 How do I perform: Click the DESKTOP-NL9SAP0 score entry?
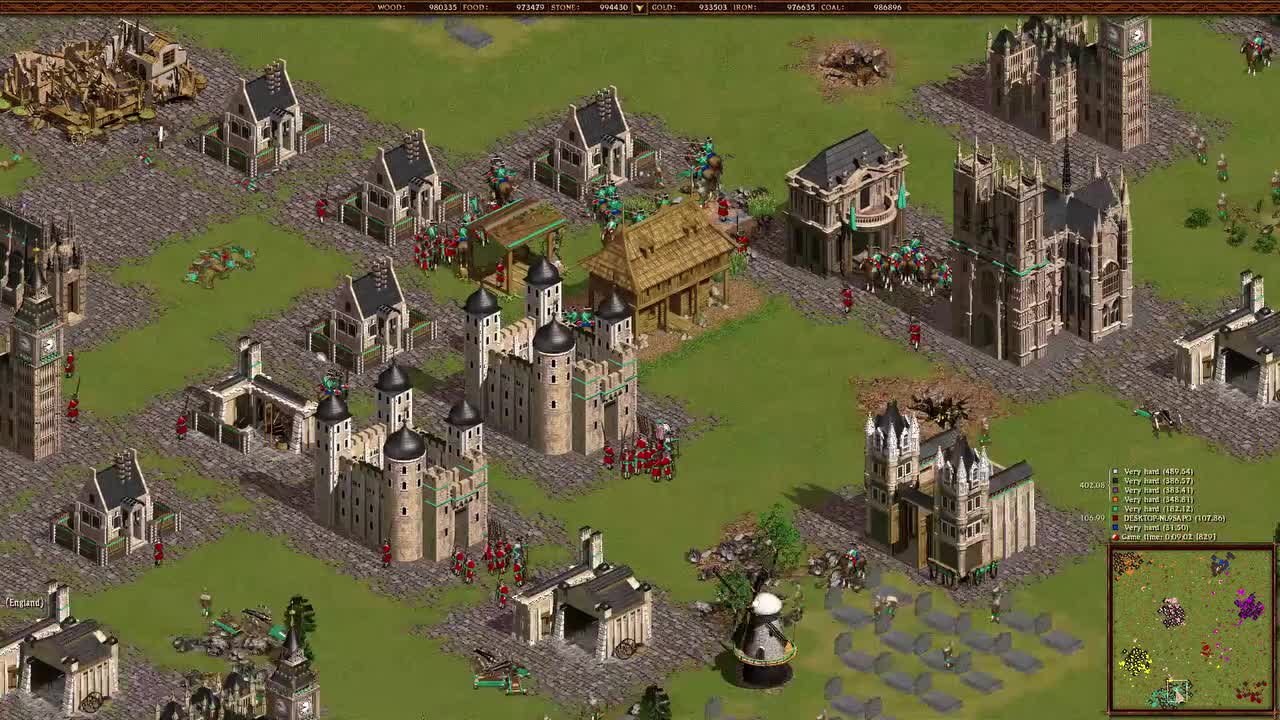[1175, 518]
